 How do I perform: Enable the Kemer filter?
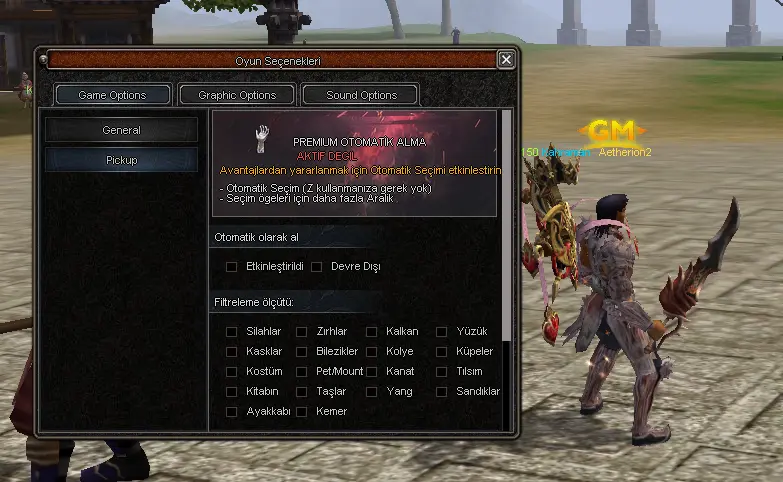click(x=302, y=412)
